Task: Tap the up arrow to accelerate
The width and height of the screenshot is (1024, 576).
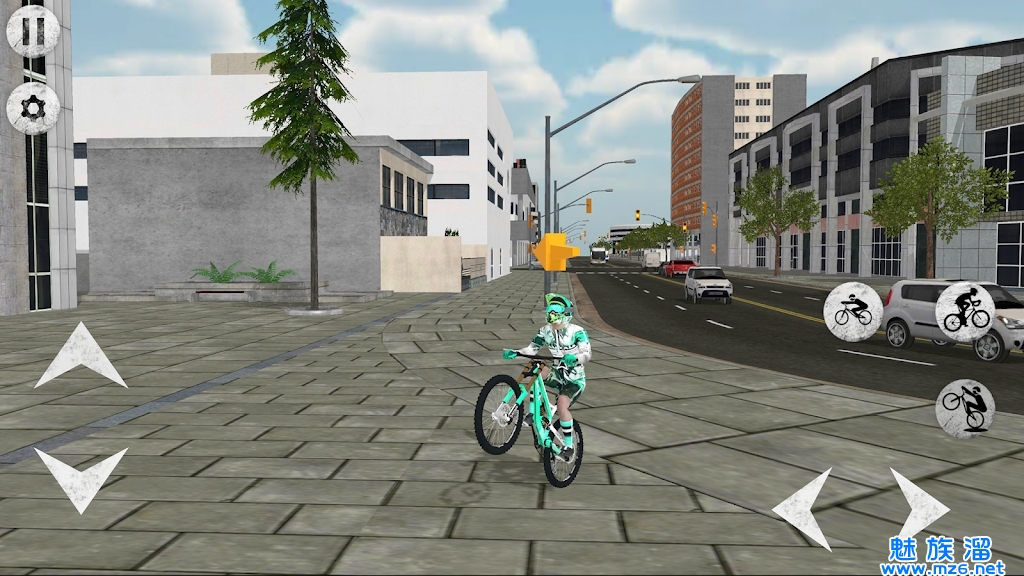Action: (x=80, y=357)
